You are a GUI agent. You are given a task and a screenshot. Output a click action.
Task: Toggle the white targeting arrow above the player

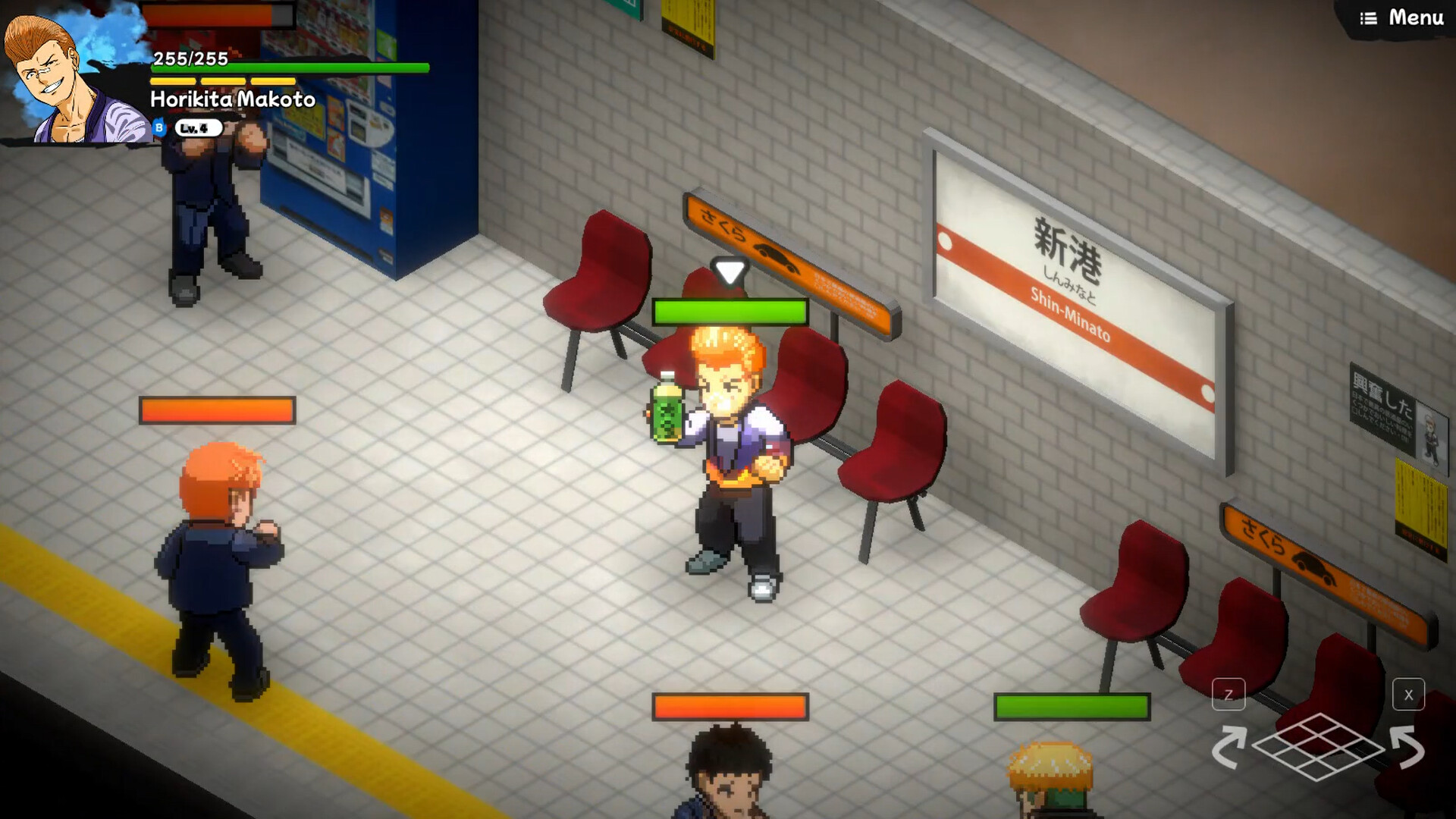pos(729,271)
